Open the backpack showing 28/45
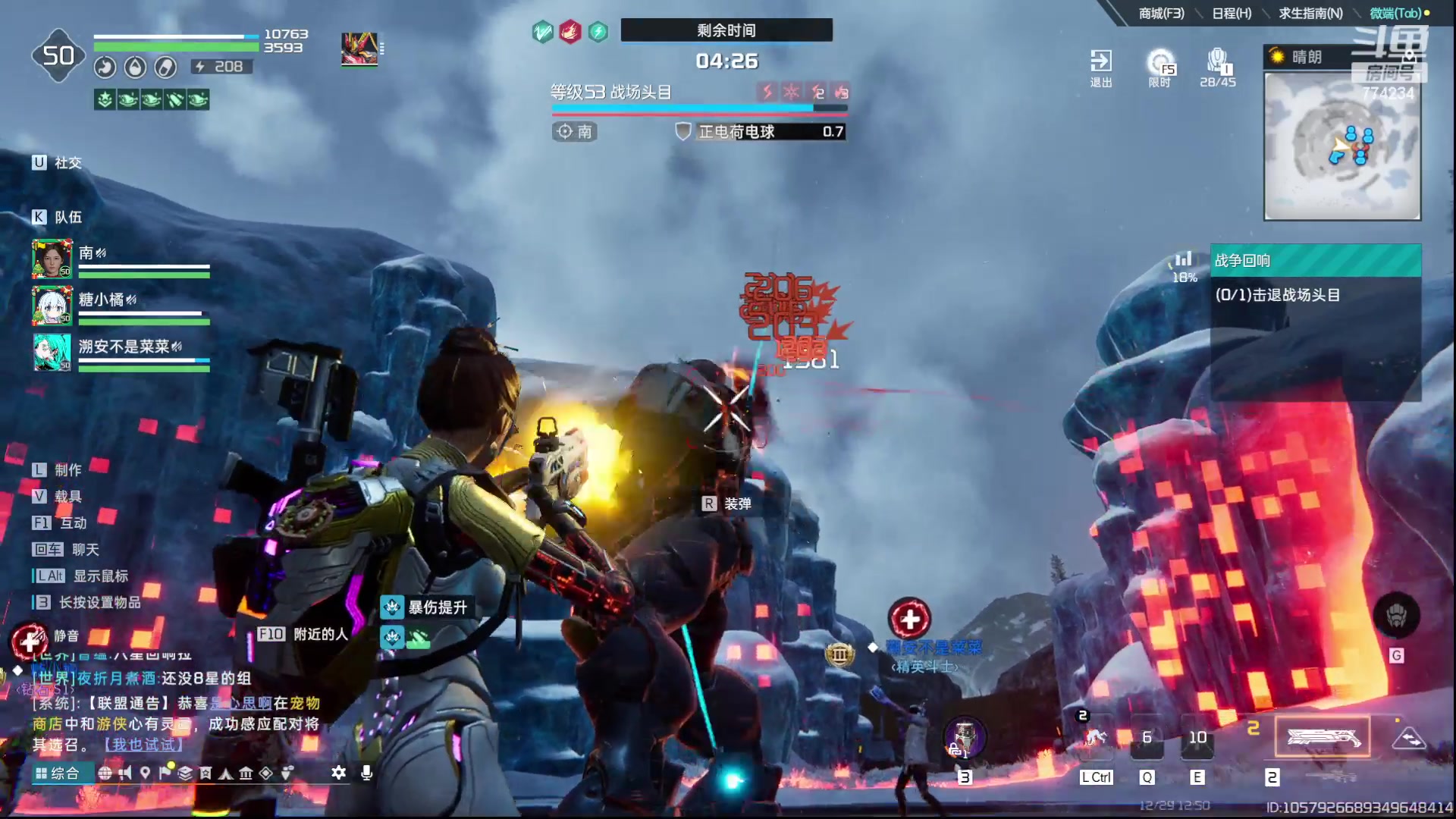 point(1217,67)
